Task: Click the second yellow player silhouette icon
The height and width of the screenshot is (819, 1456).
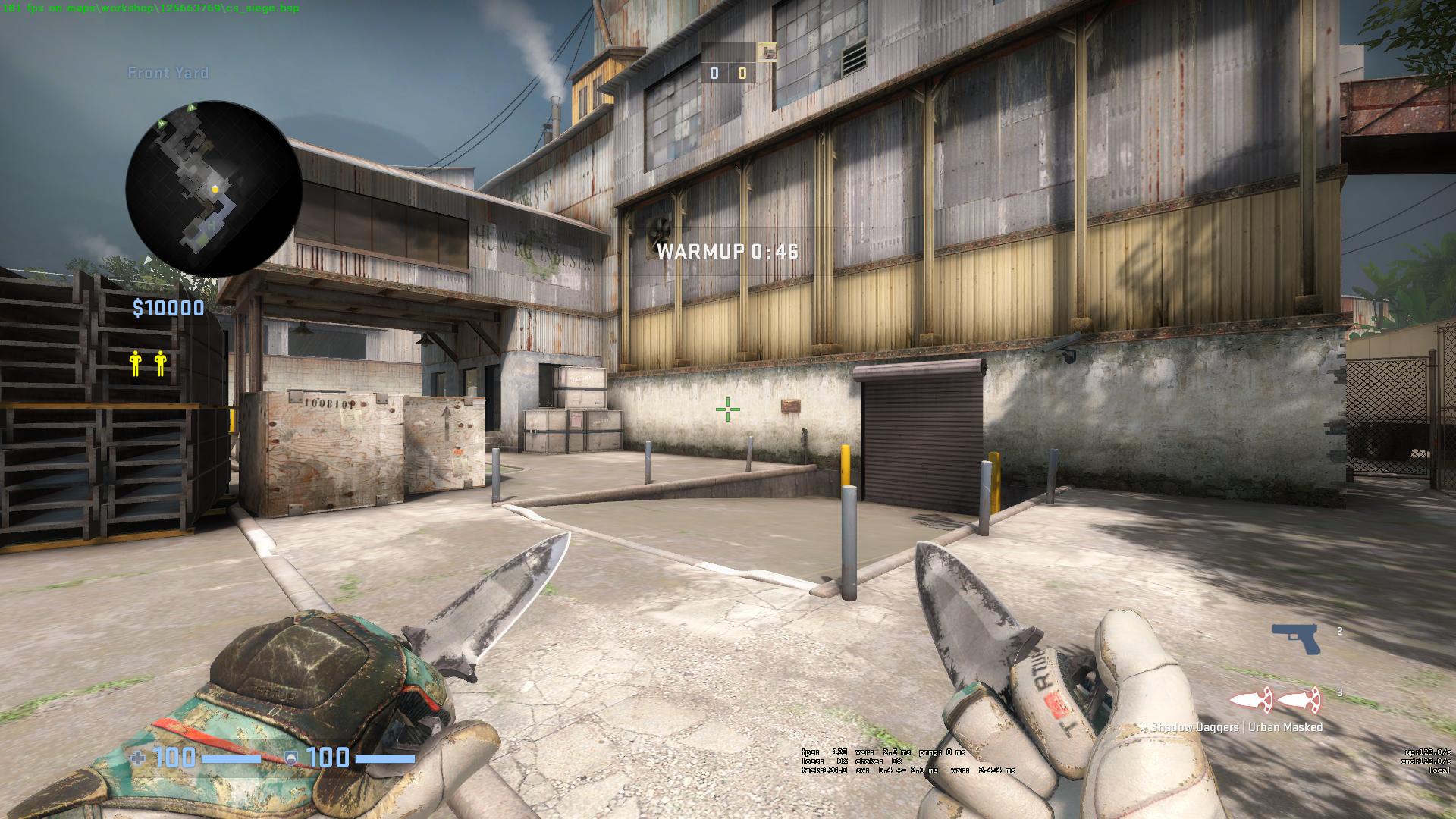Action: click(x=158, y=362)
